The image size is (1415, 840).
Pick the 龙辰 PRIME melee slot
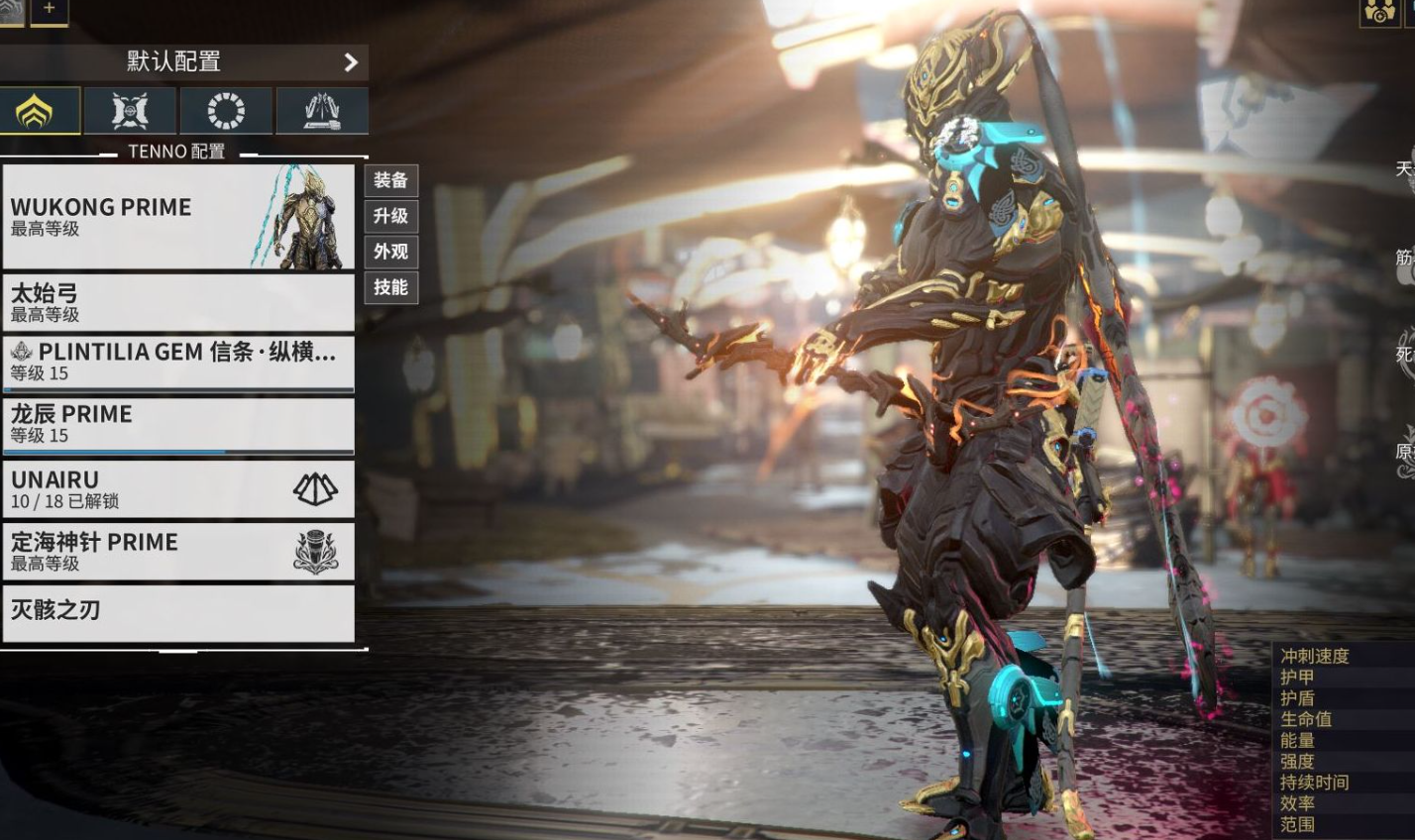point(178,424)
